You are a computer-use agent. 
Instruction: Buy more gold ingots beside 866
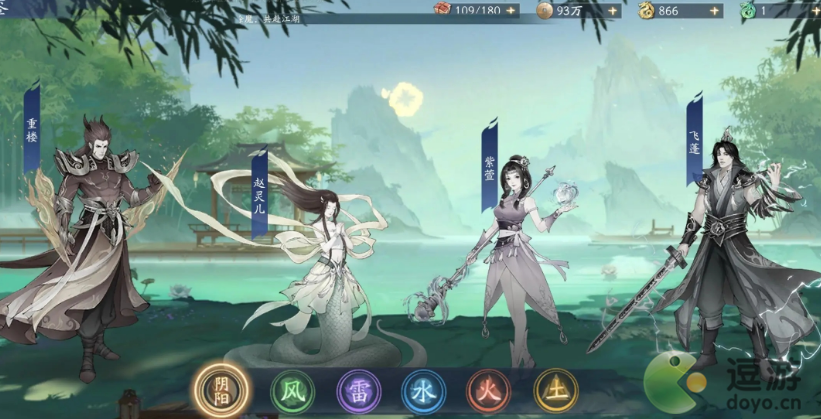(x=713, y=11)
